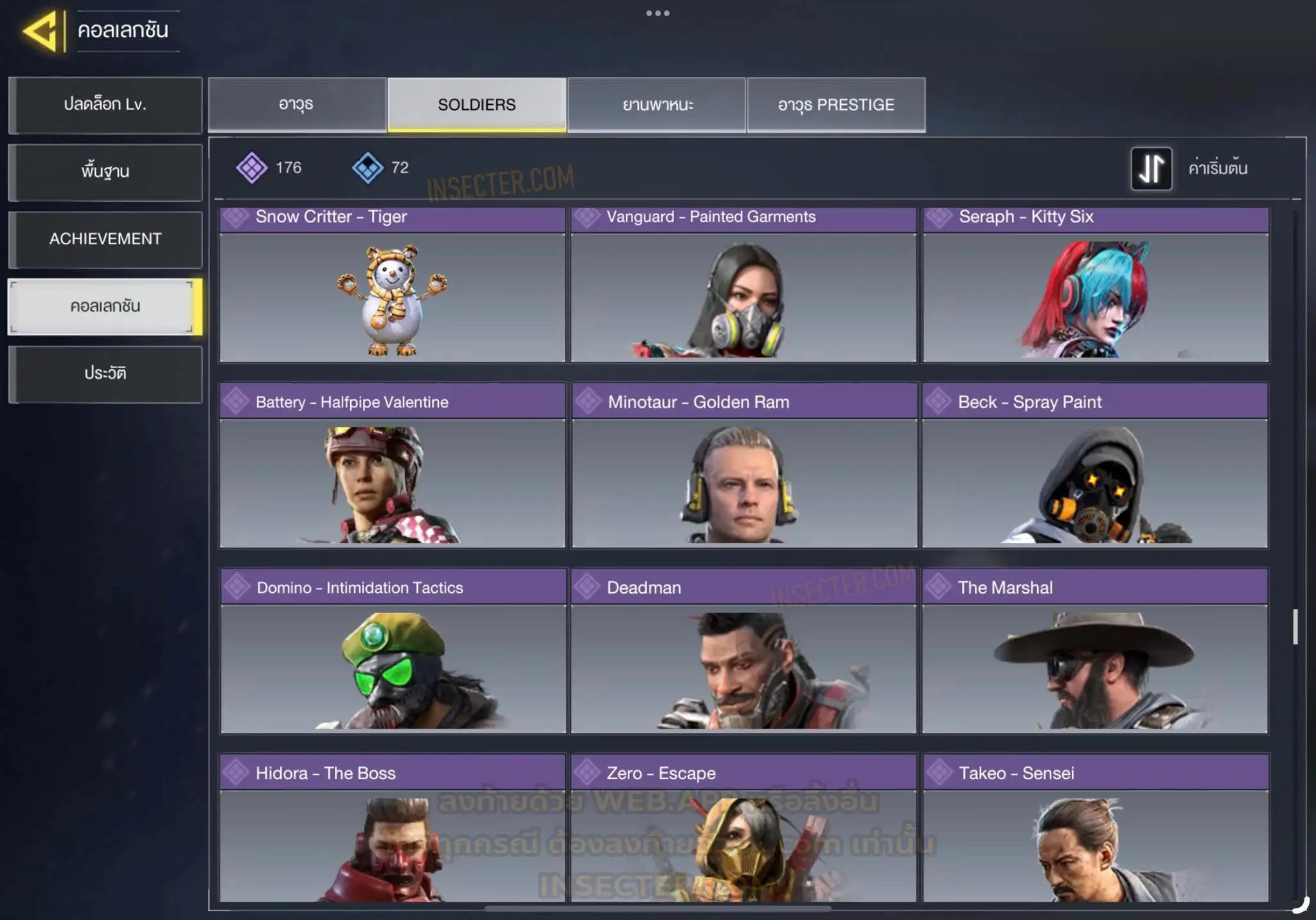Screen dimensions: 1316x920
Task: Choose the Minotaur - Golden Ram skin
Action: 743,466
